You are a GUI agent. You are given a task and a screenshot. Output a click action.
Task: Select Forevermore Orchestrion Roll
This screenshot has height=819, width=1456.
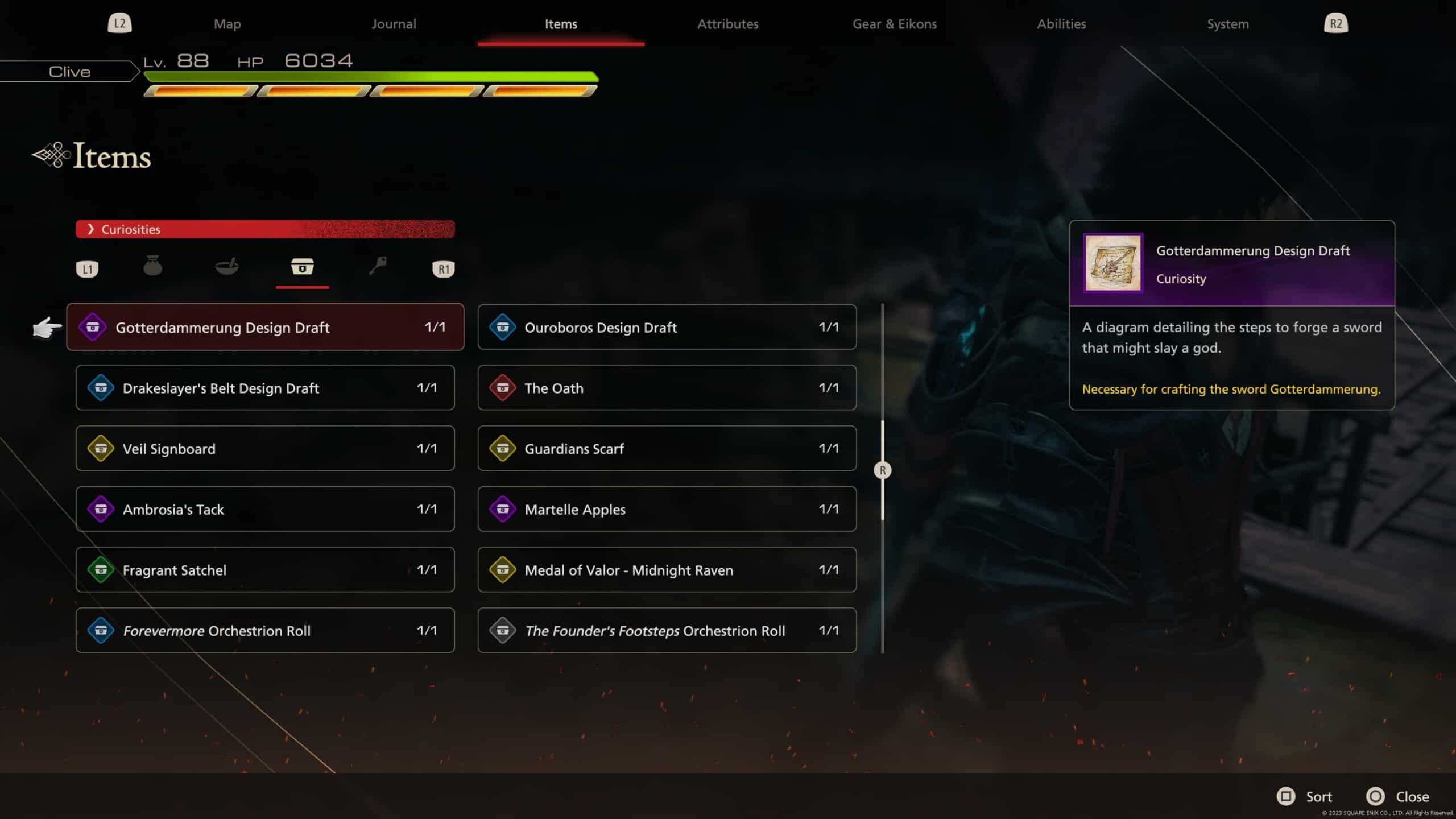point(265,630)
